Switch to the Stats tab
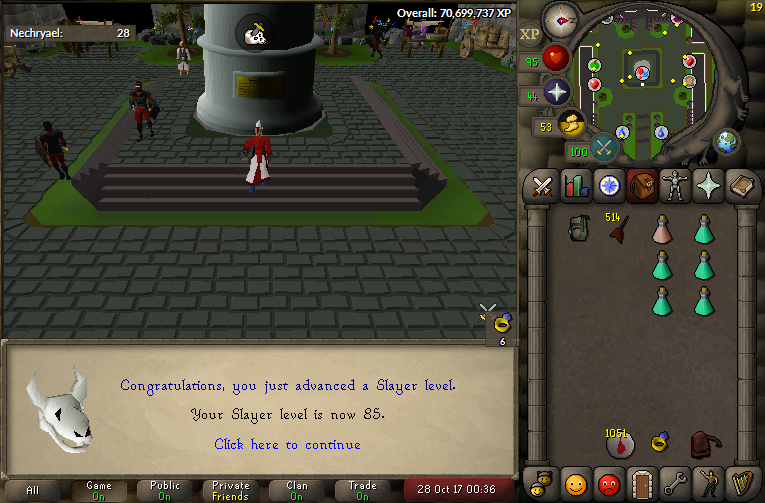 (x=575, y=187)
